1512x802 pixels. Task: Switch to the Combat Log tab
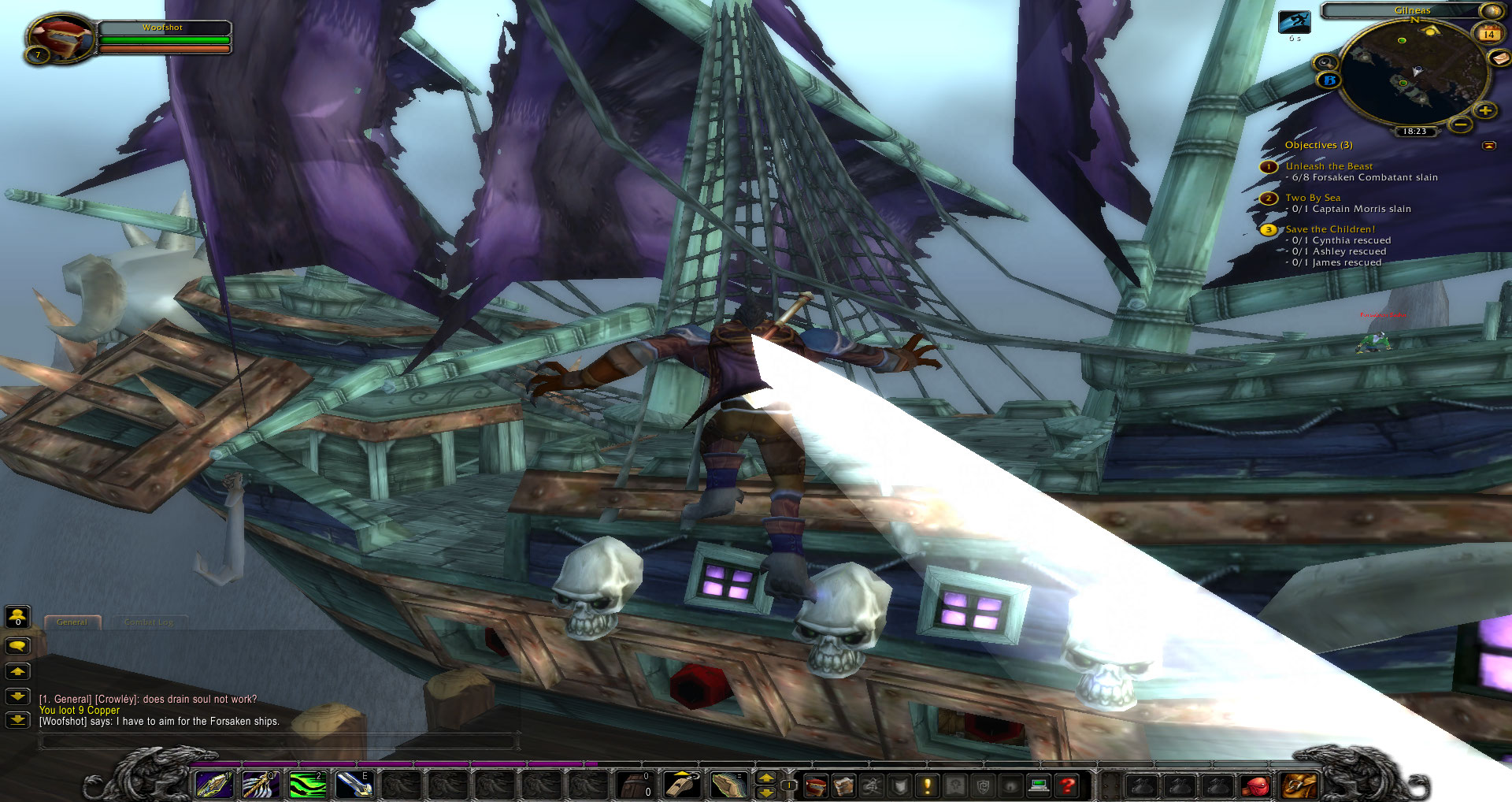(149, 622)
